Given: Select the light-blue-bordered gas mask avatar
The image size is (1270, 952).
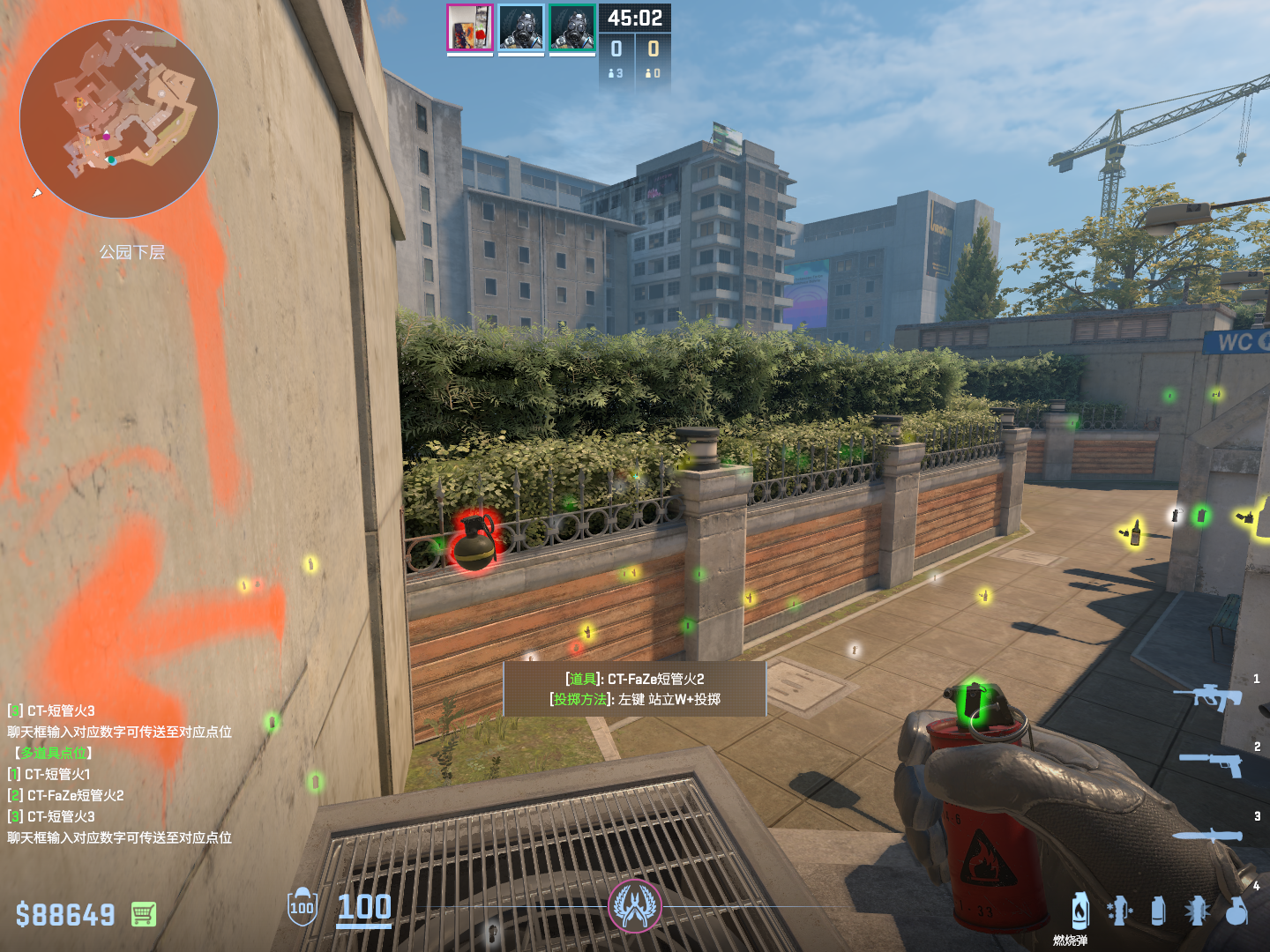Looking at the screenshot, I should coord(520,27).
